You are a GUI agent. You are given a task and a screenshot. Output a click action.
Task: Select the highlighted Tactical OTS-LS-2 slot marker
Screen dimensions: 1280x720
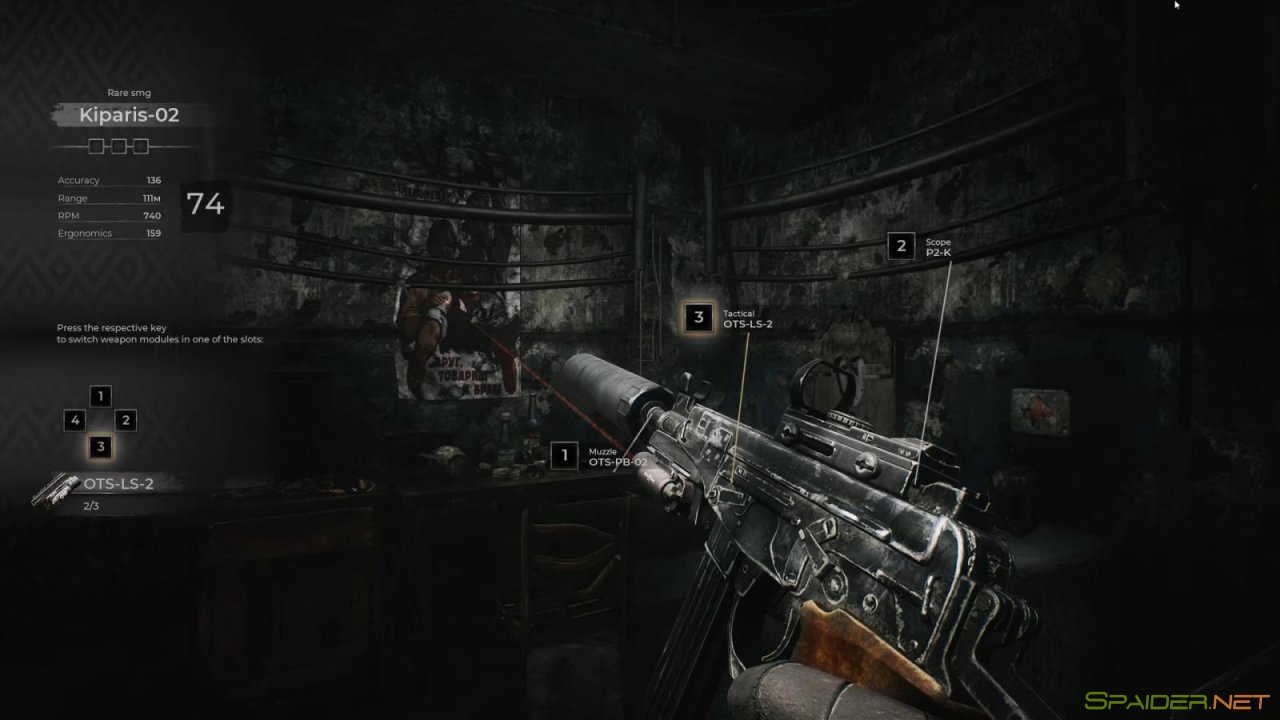point(699,318)
